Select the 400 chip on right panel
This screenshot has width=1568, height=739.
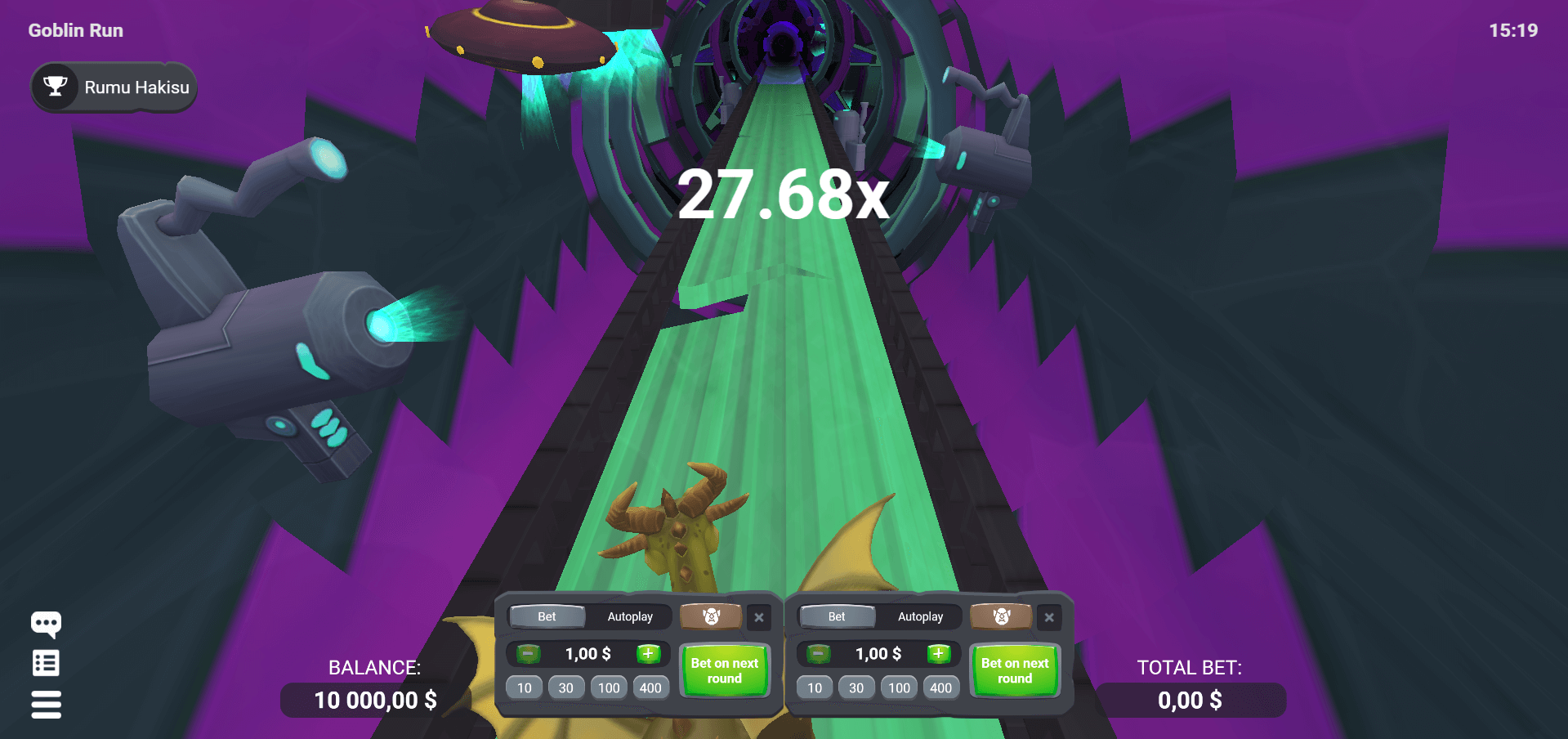941,687
